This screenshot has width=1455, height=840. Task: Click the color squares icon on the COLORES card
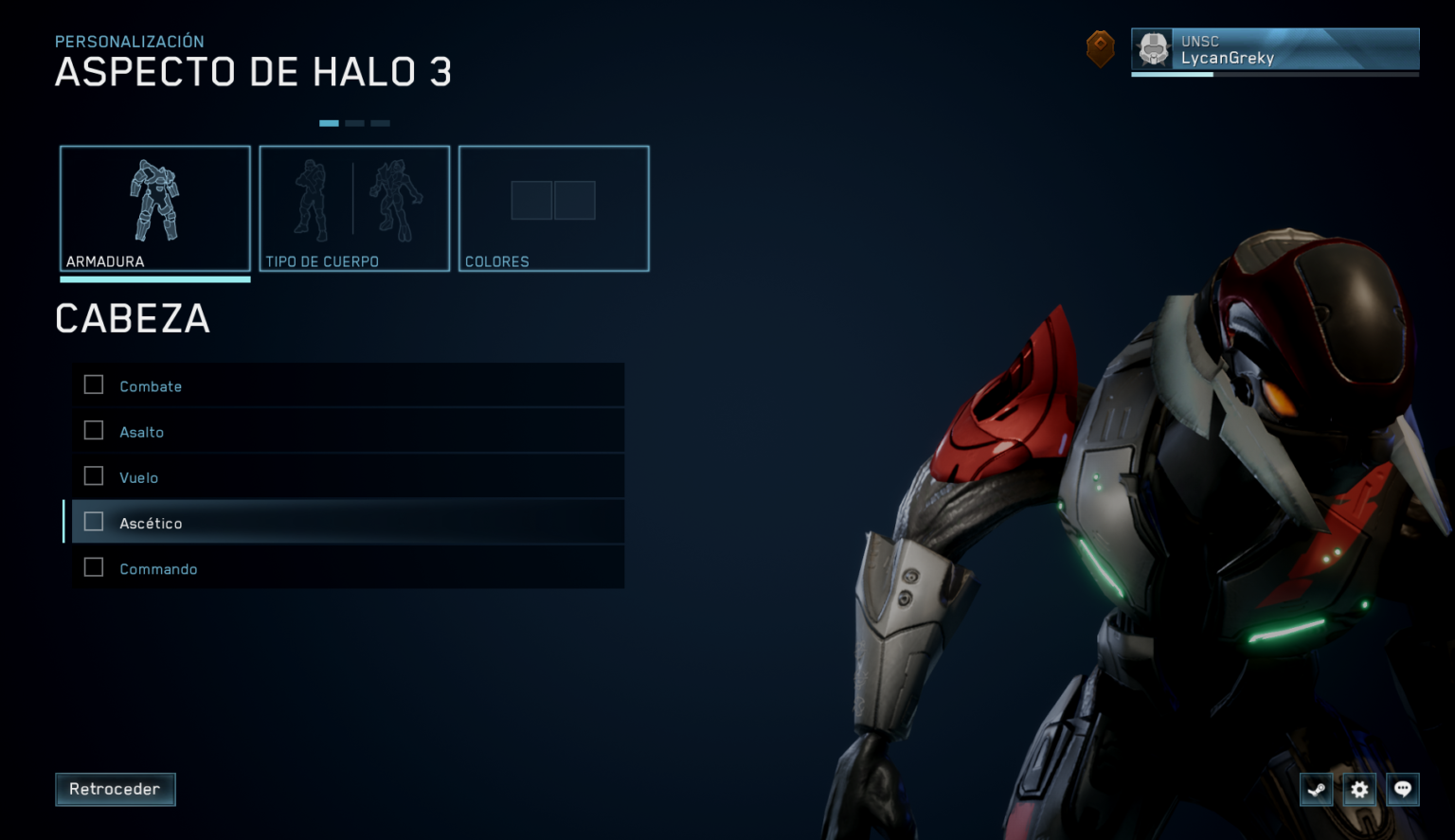tap(553, 200)
